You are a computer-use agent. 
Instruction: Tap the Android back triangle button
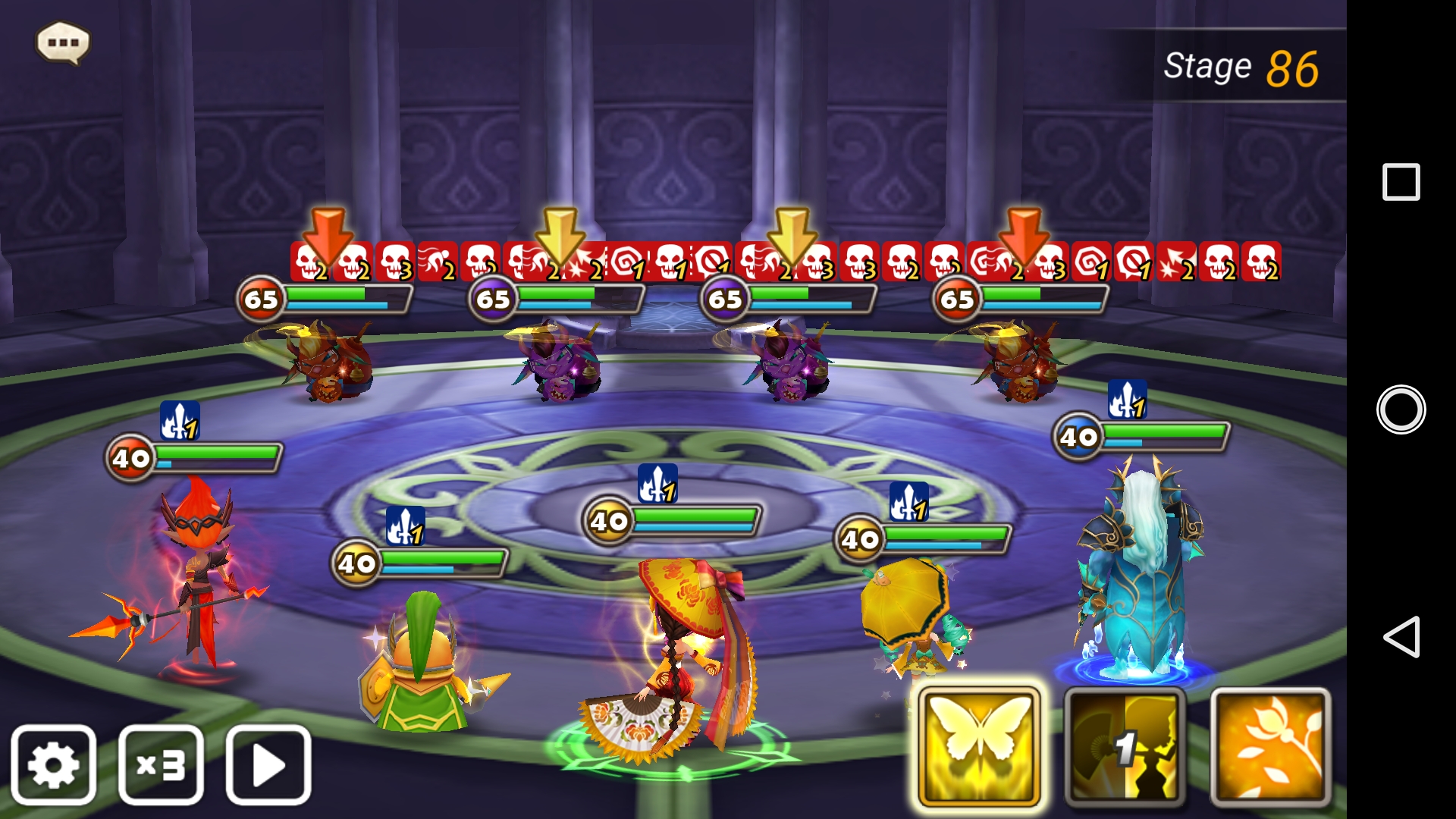[x=1401, y=636]
